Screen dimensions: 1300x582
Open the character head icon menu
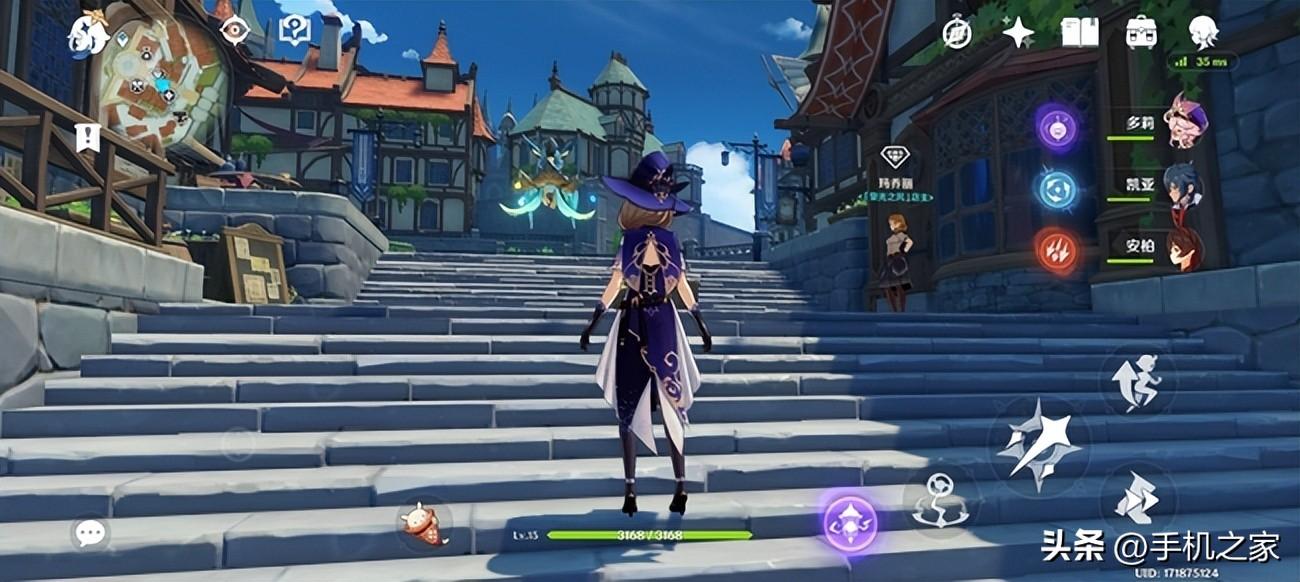click(x=1203, y=32)
